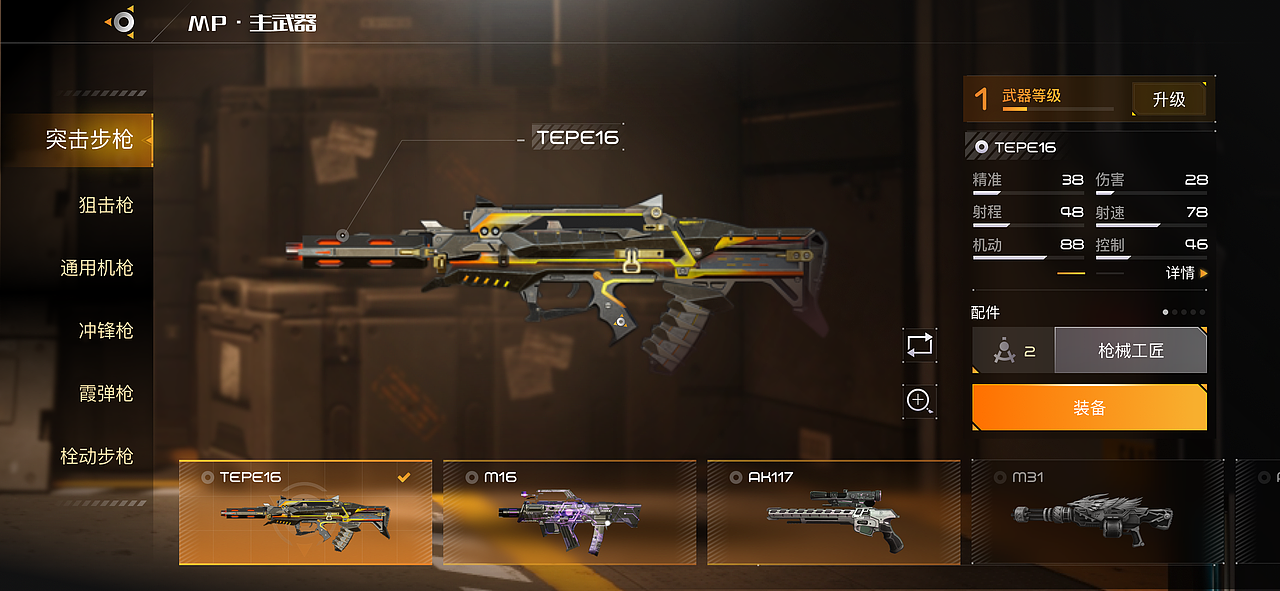Screen dimensions: 1280x591
Task: Select the 狙击枪 weapon category
Action: coord(105,205)
